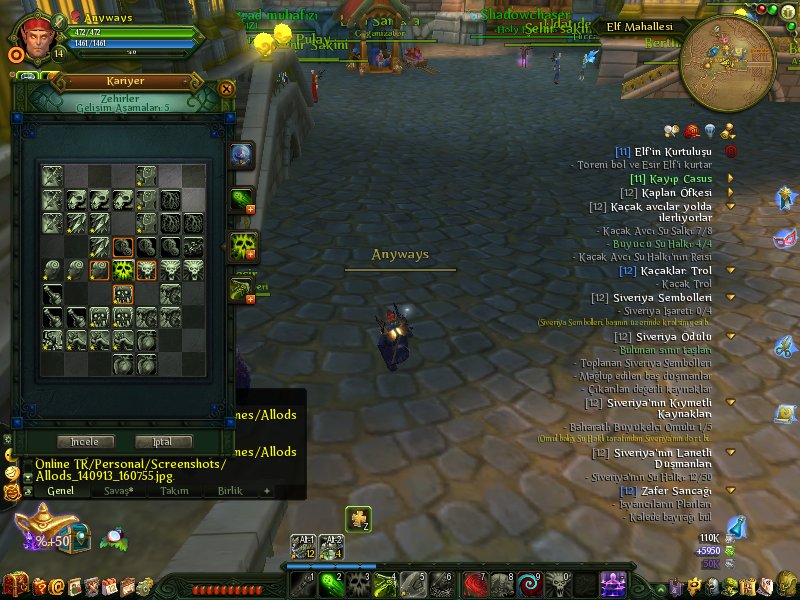
Task: Collapse the Kaçaklar: Trol quest objectives
Action: (x=731, y=270)
